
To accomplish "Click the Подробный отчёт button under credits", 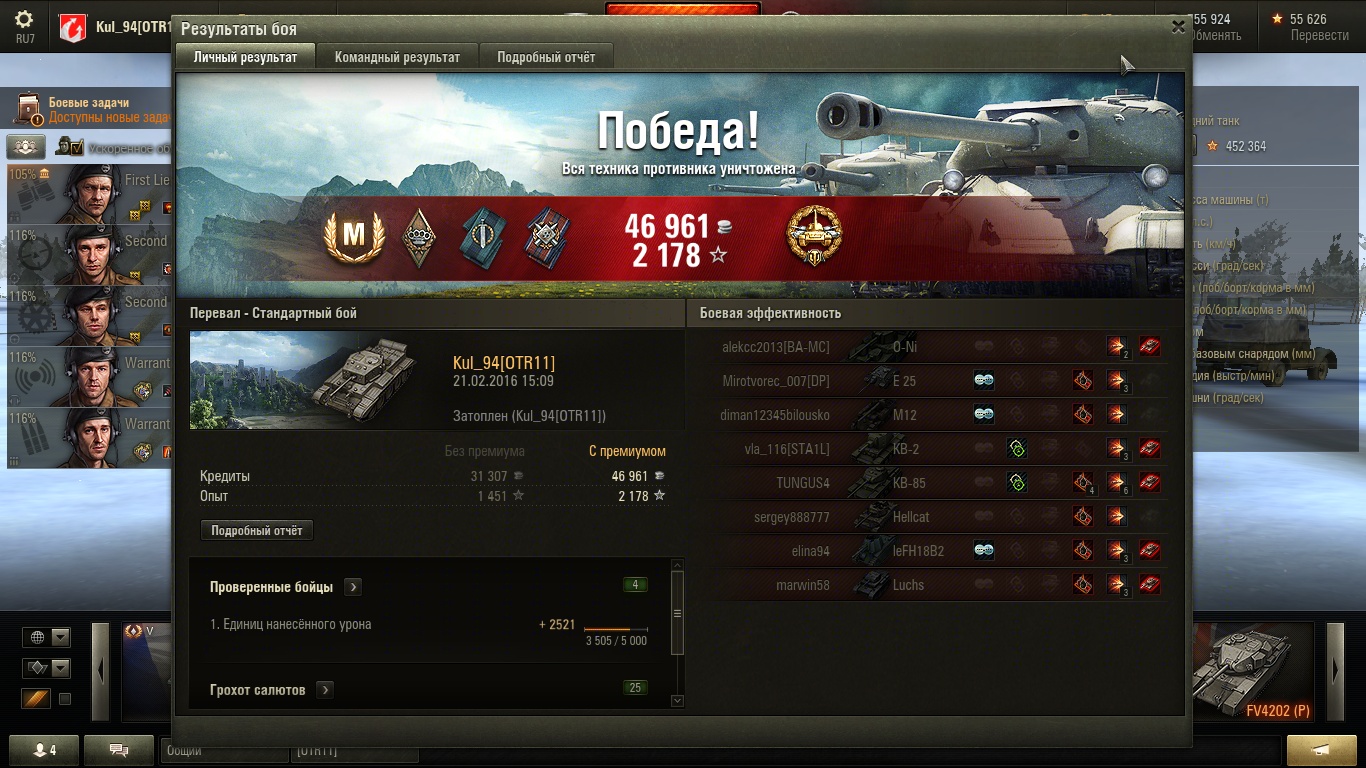I will pyautogui.click(x=257, y=531).
